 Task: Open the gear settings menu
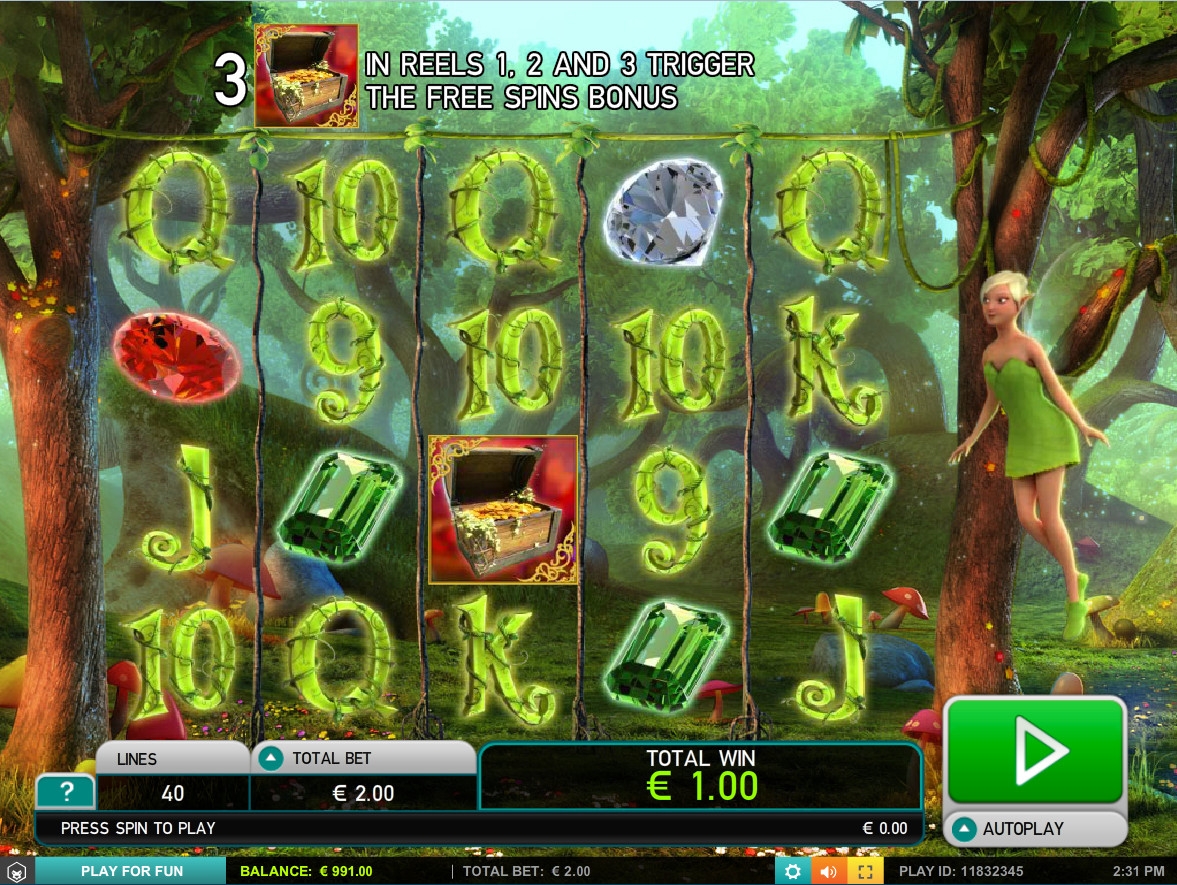pos(793,871)
